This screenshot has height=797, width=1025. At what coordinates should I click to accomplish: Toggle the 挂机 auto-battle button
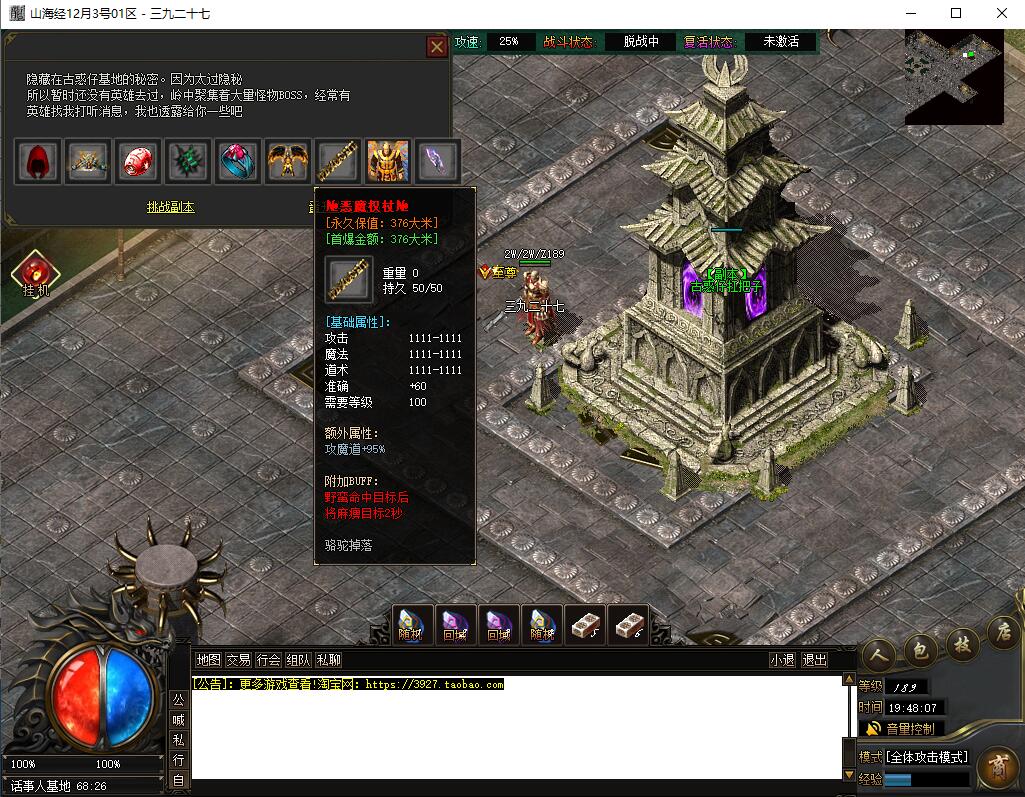click(x=36, y=274)
